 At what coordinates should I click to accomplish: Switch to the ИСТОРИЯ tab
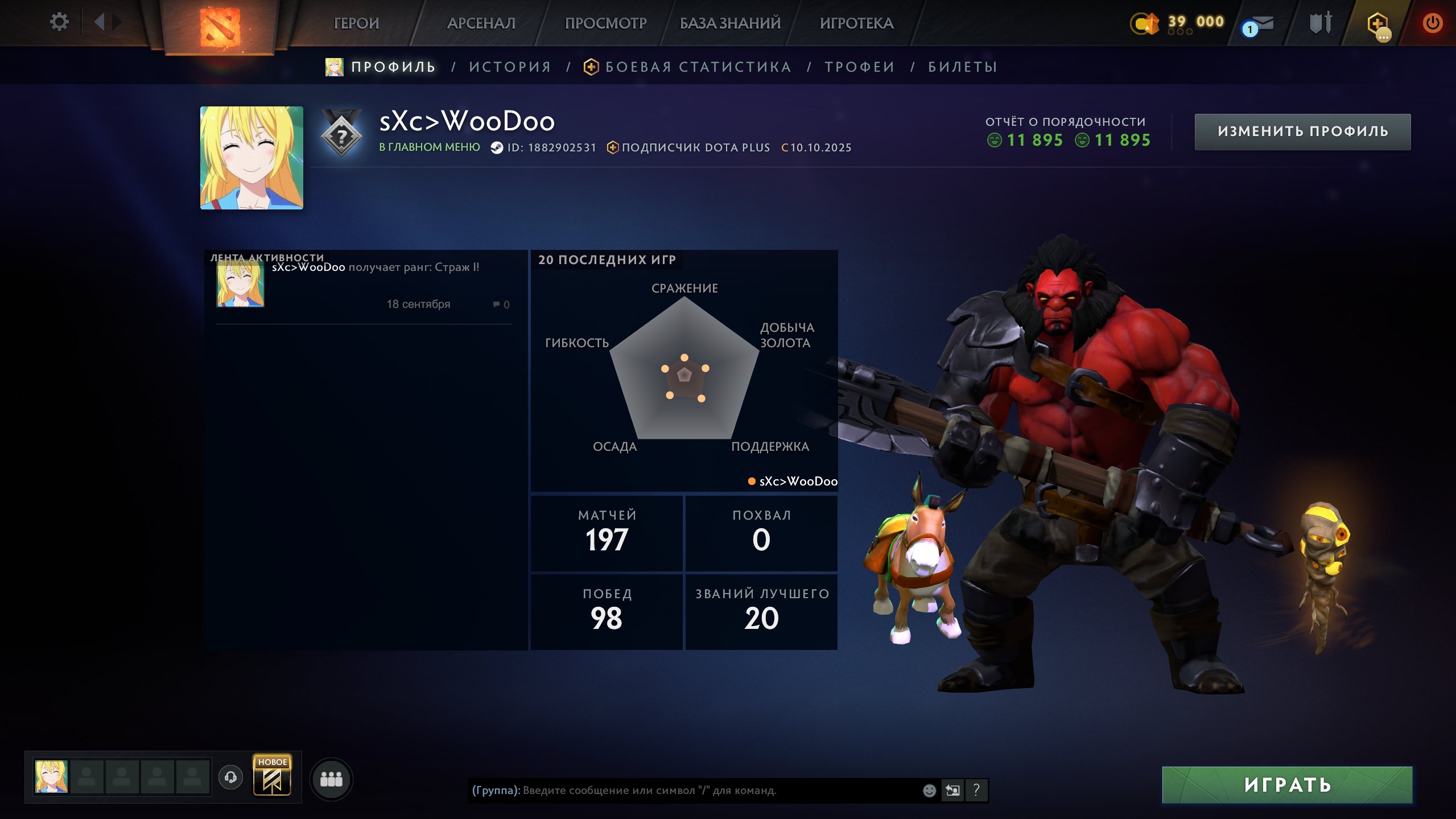tap(510, 67)
